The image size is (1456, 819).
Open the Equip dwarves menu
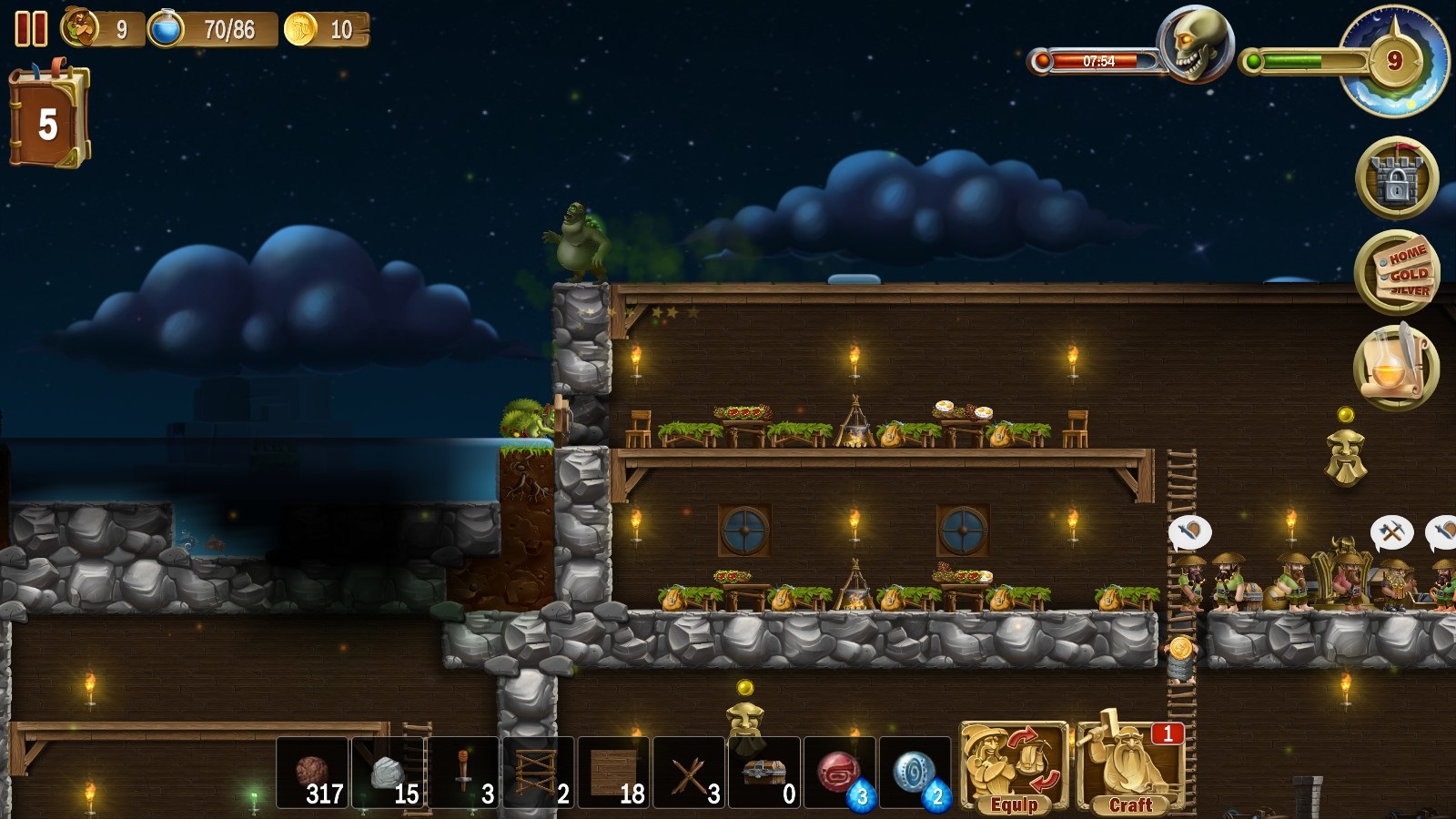[1014, 767]
